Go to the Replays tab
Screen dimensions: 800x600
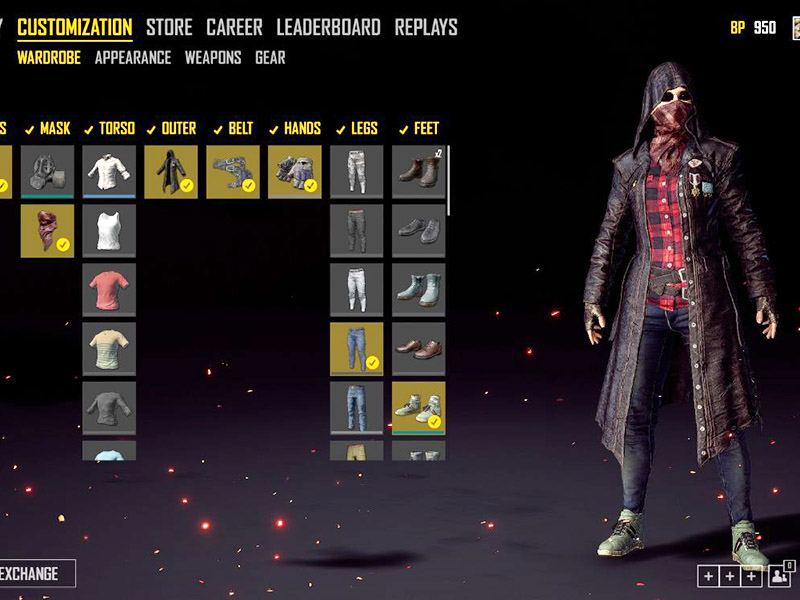pyautogui.click(x=426, y=27)
